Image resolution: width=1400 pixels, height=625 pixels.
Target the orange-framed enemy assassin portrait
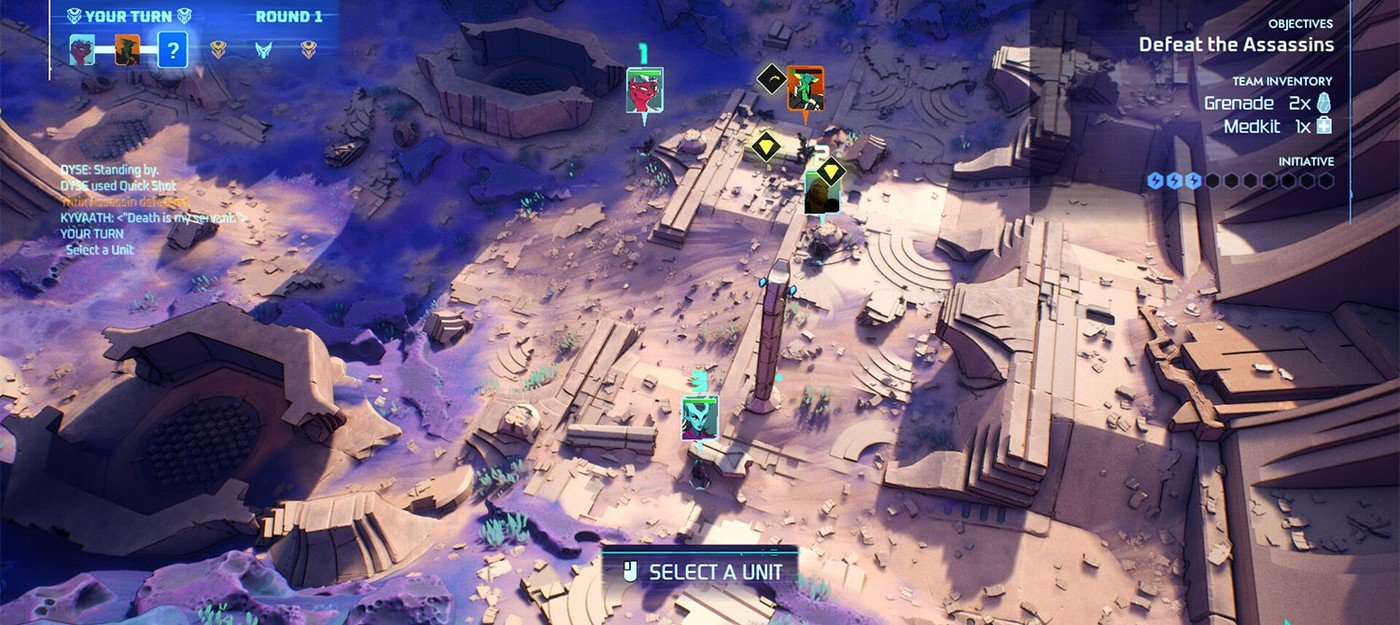(x=805, y=89)
